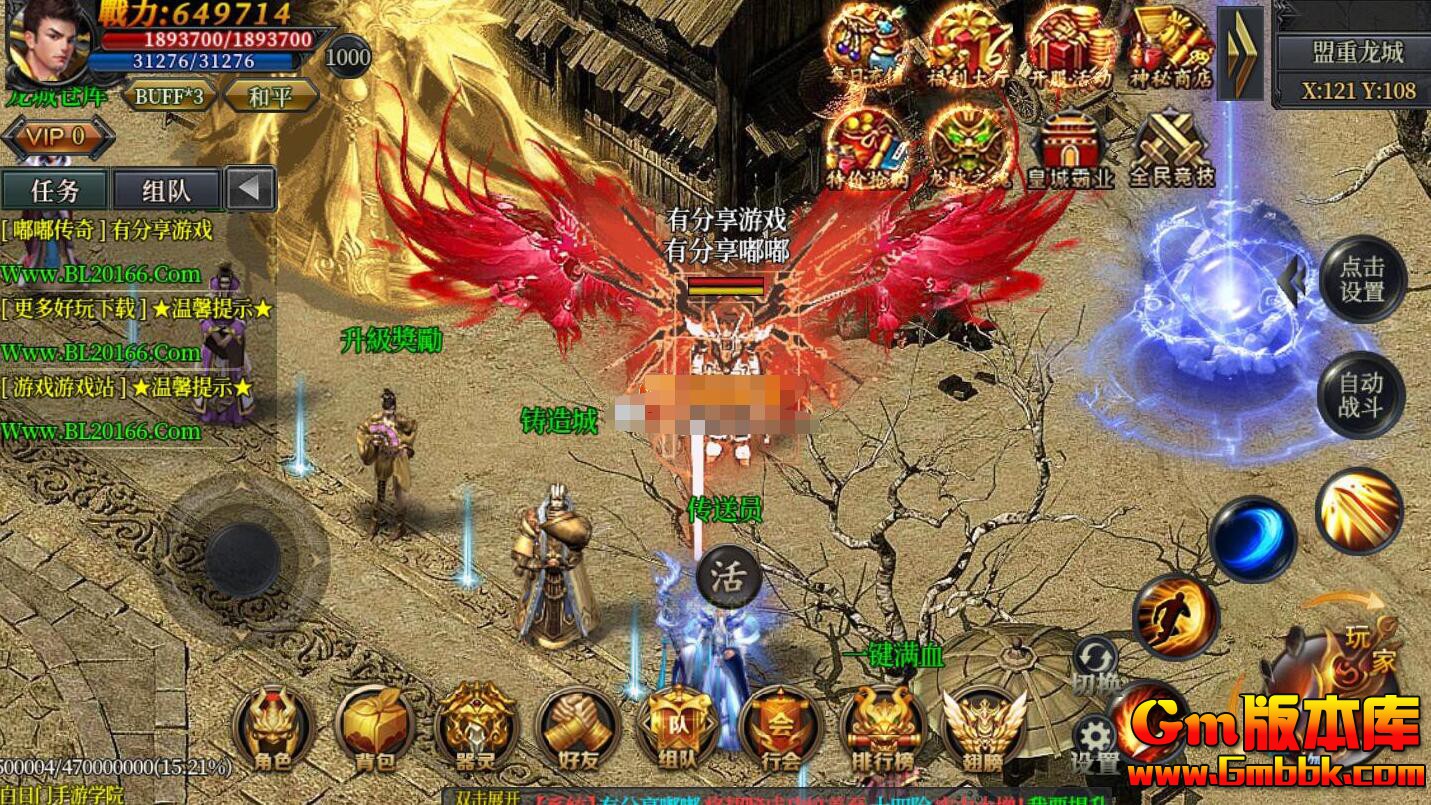Switch to the 组队 team tab
1431x805 pixels.
(x=167, y=189)
